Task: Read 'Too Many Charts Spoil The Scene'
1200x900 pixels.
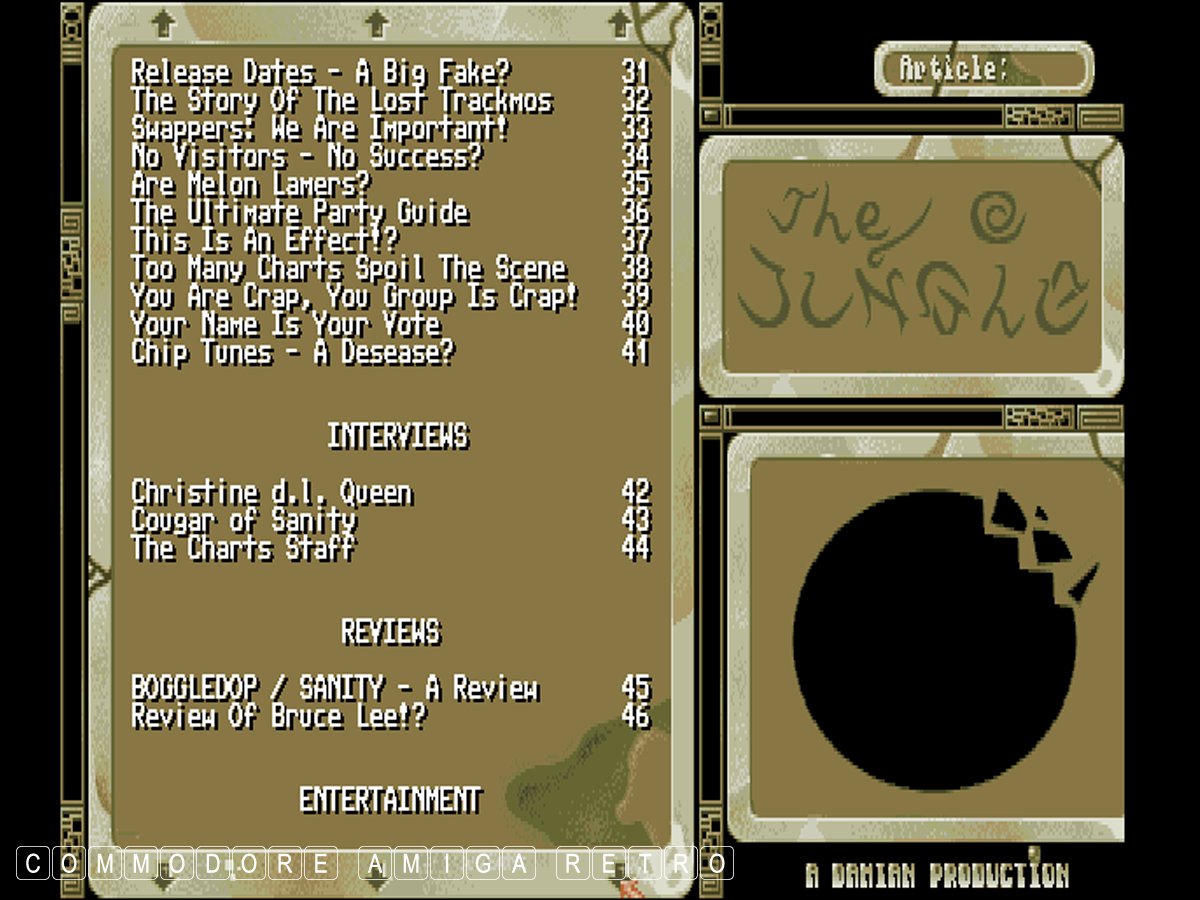Action: pyautogui.click(x=348, y=268)
